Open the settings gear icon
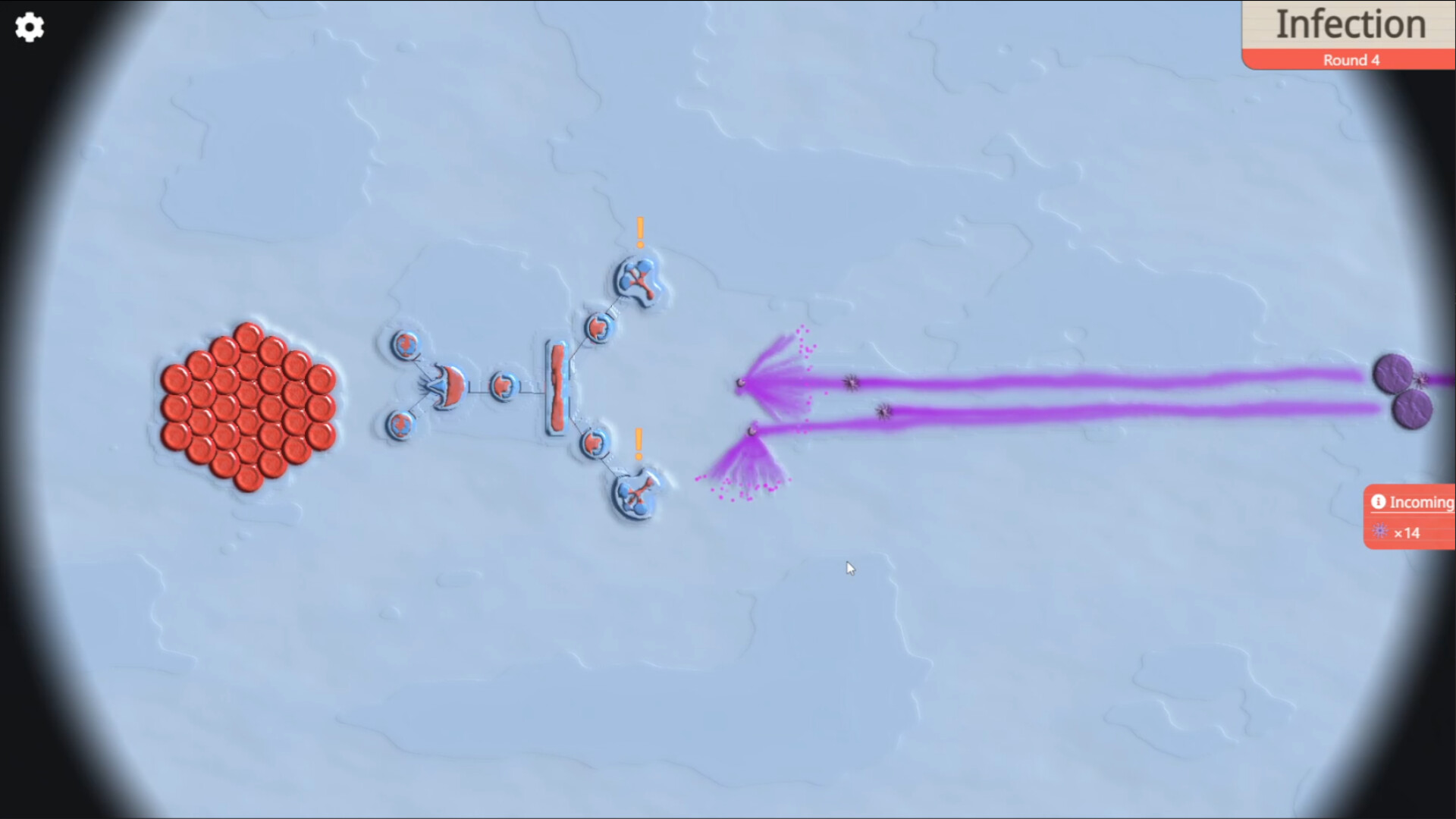The width and height of the screenshot is (1456, 819). [x=29, y=27]
